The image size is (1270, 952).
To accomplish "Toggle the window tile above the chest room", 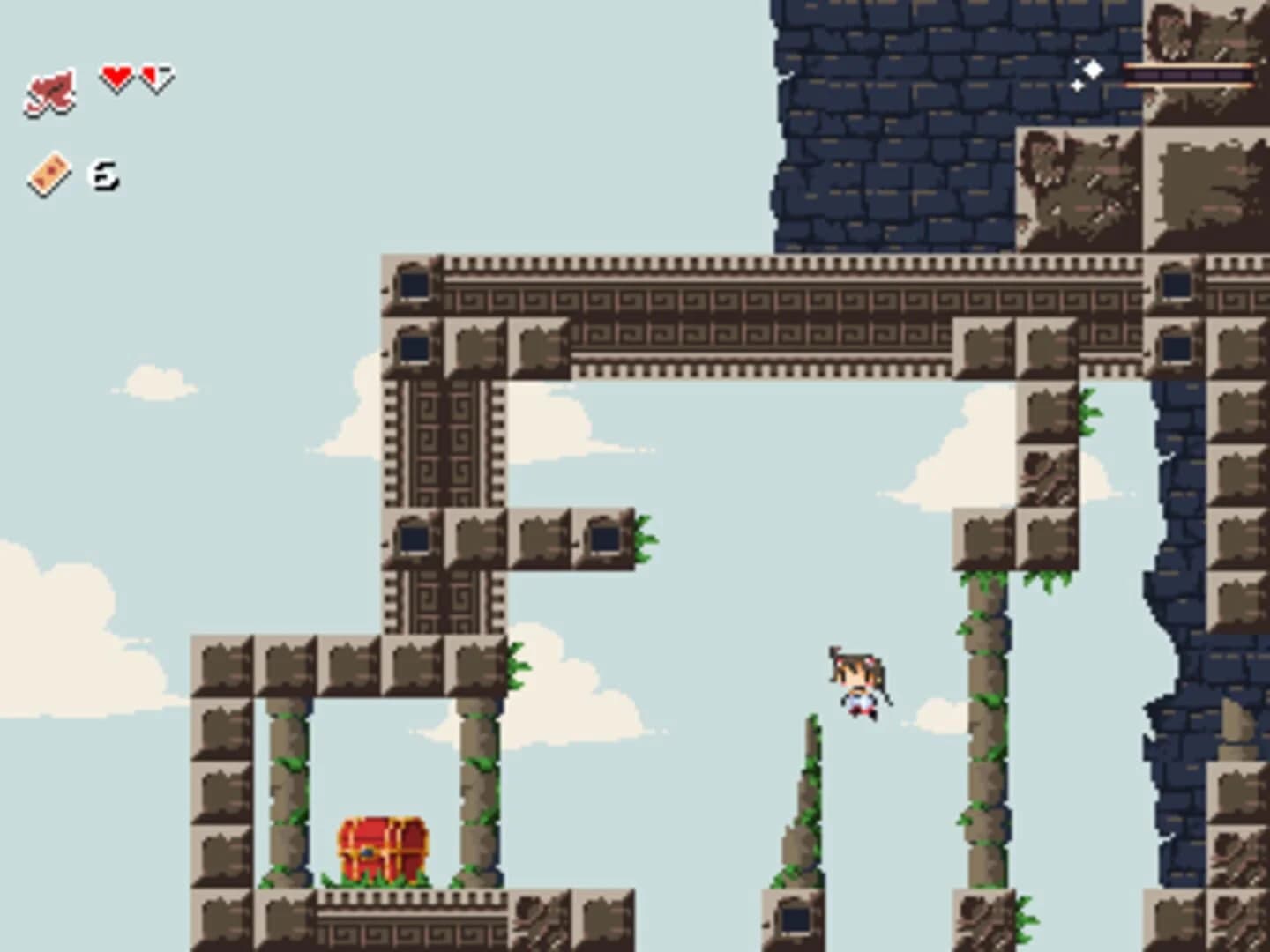I will (413, 536).
